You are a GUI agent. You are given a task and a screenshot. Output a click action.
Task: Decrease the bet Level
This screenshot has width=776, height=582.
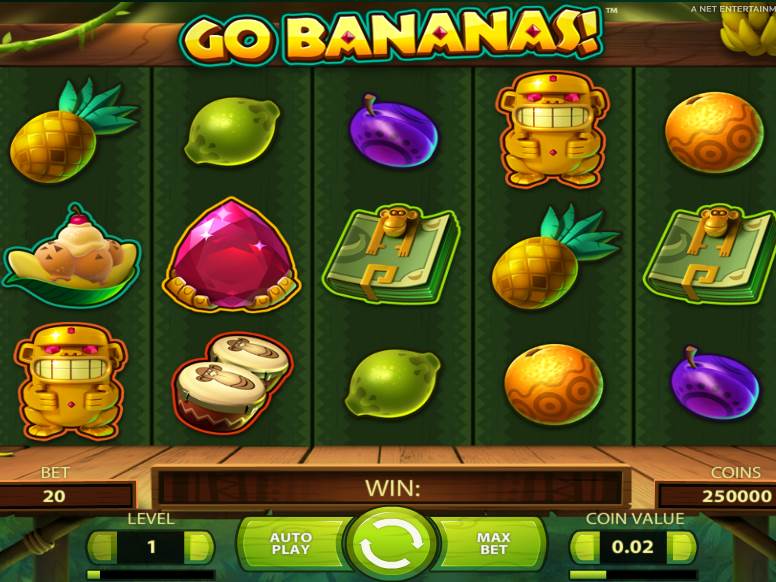coord(102,547)
